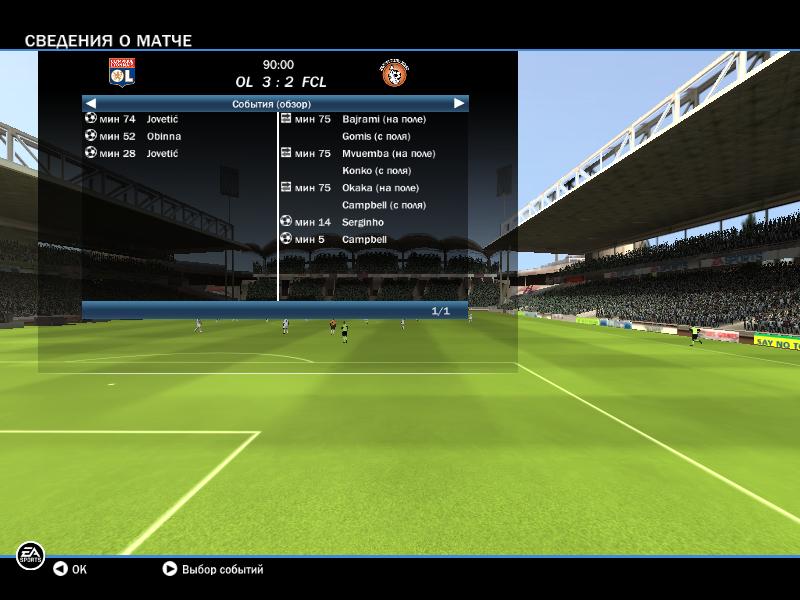Show next view with the right header arrow

tap(459, 103)
